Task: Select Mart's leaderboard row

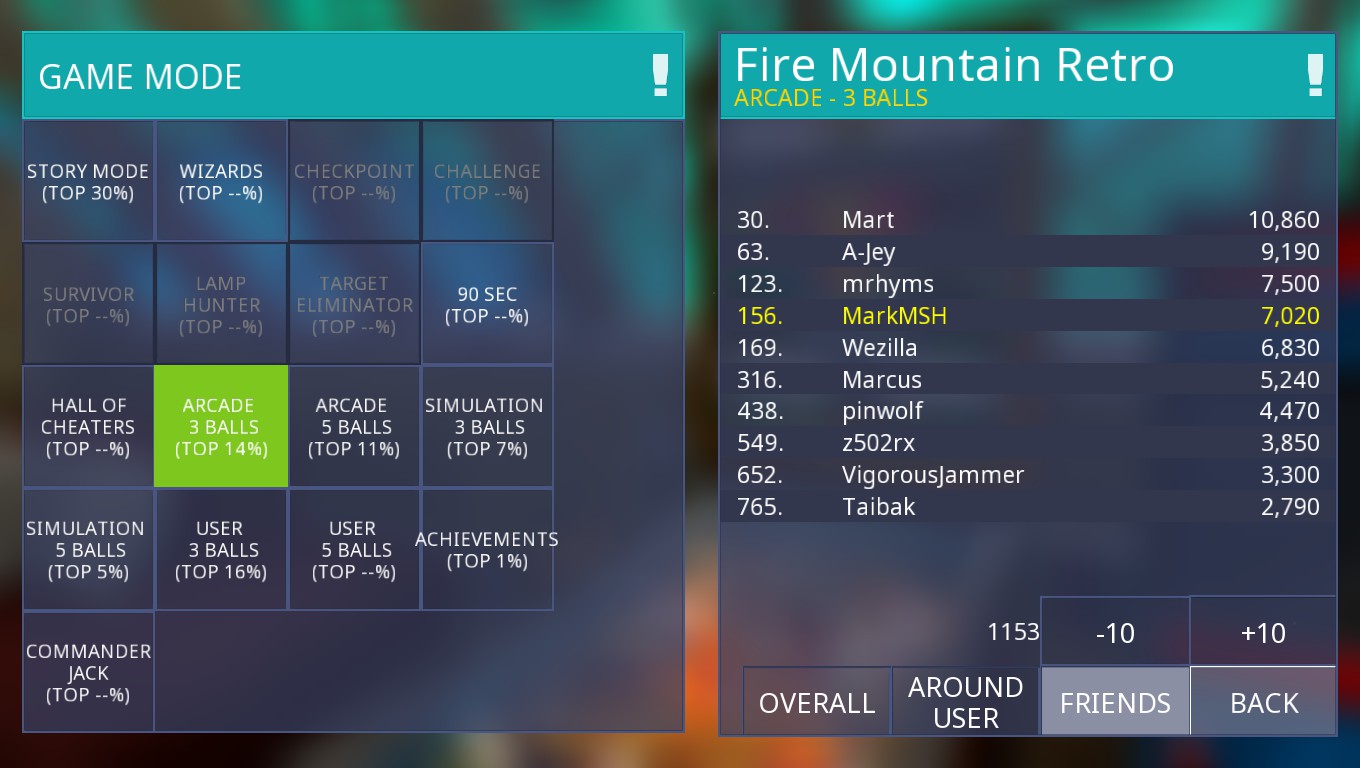Action: pos(1028,220)
